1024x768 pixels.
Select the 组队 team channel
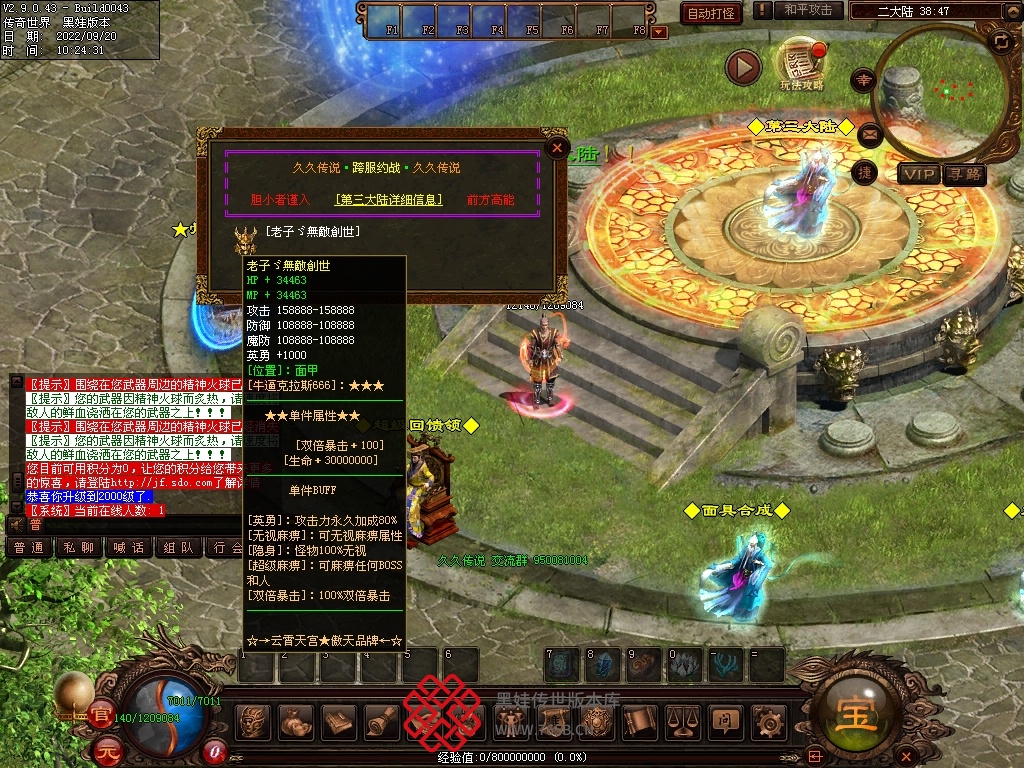coord(179,547)
